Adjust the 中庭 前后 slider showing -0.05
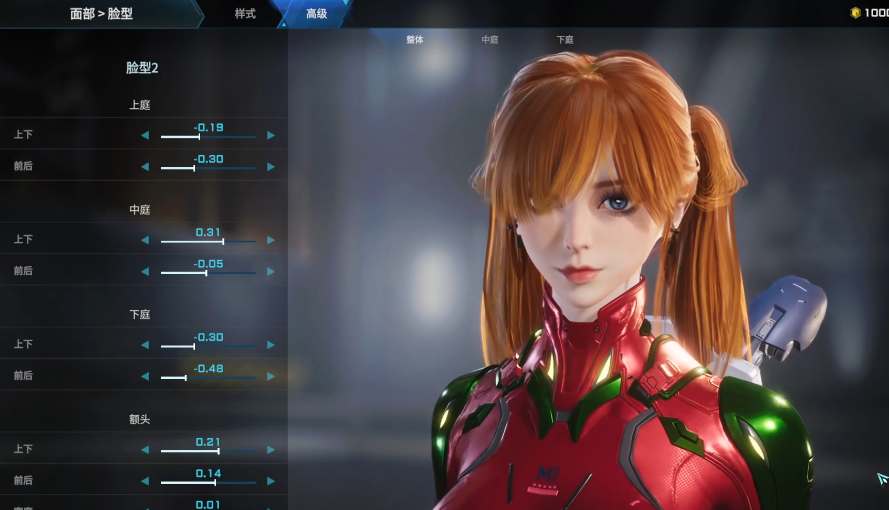 point(206,272)
